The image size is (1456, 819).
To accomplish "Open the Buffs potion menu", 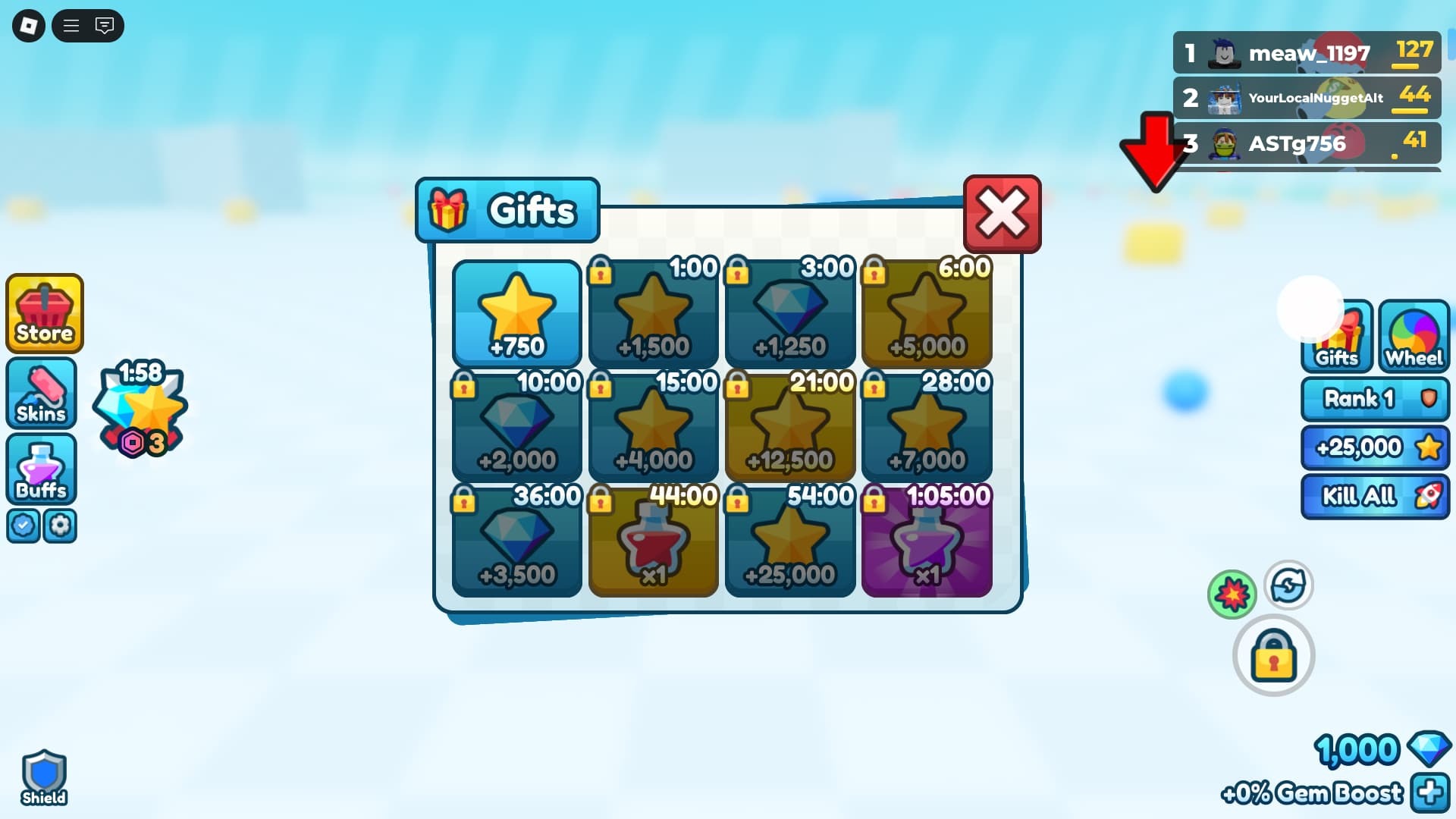I will pos(41,470).
